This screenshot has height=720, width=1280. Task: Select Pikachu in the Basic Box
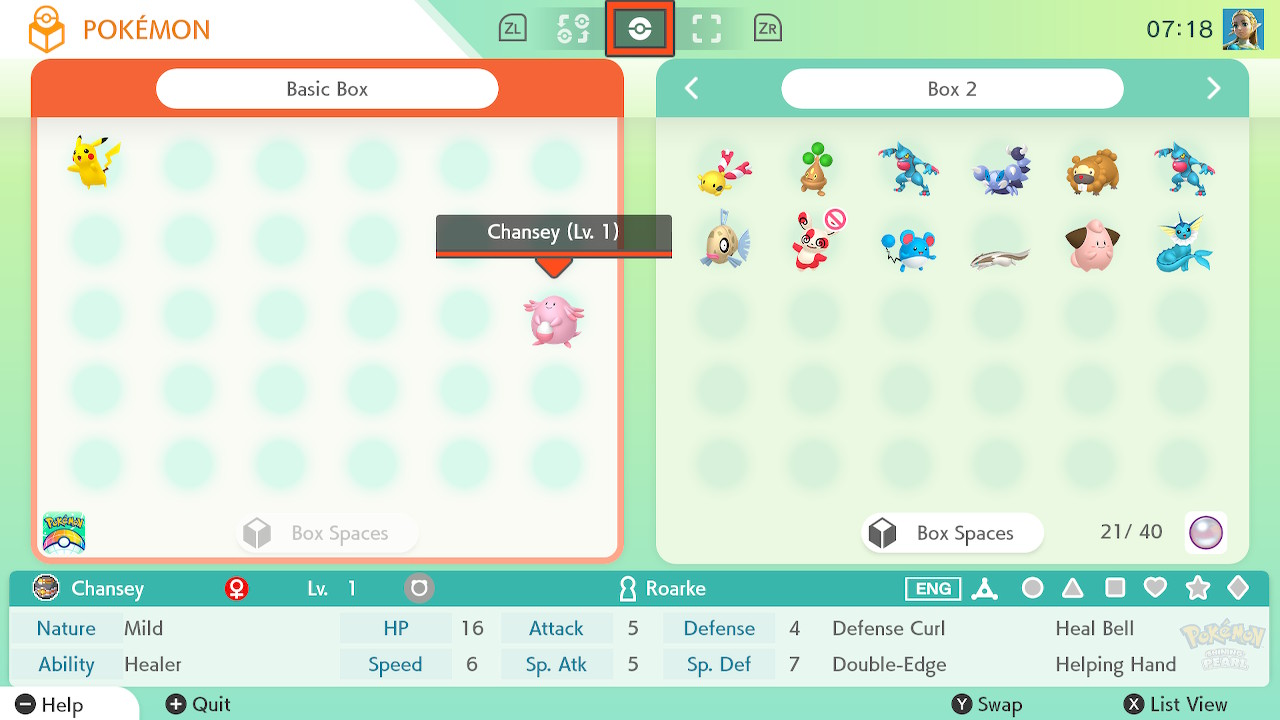click(x=94, y=162)
